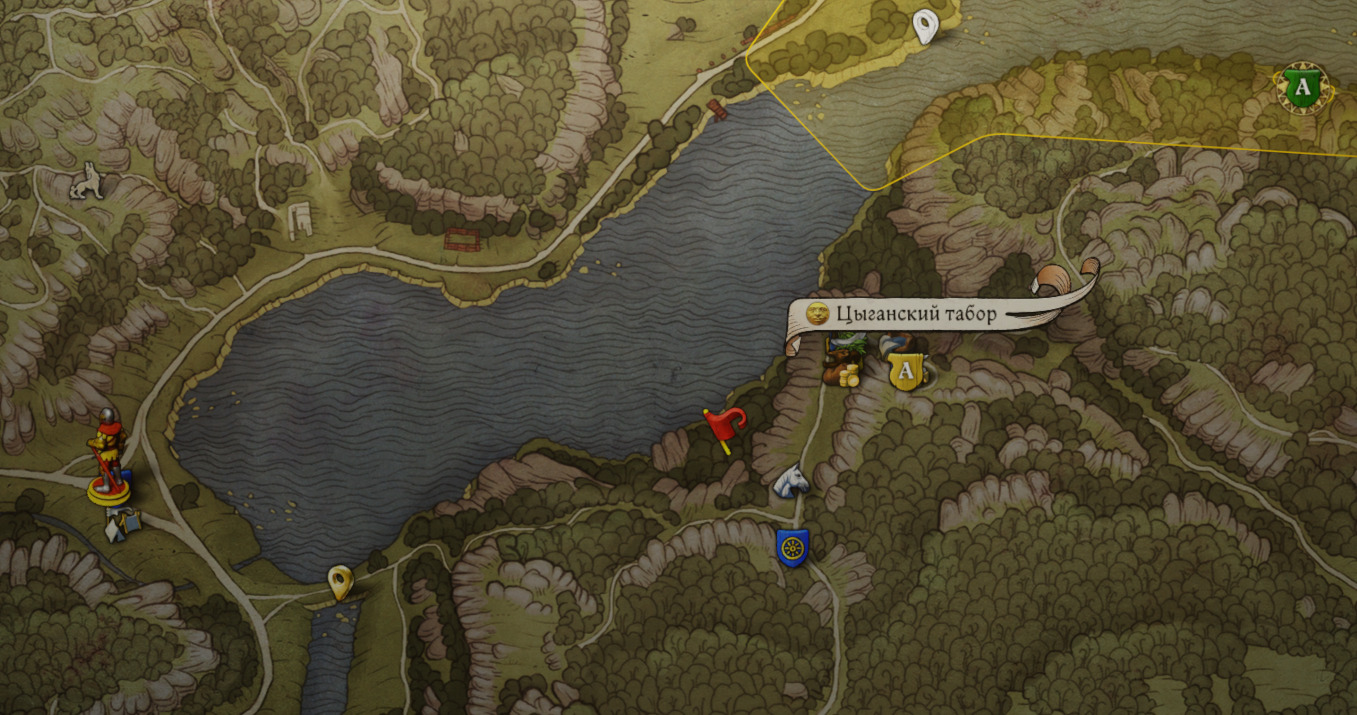Click the tent camp marker
Image resolution: width=1357 pixels, height=715 pixels.
124,520
